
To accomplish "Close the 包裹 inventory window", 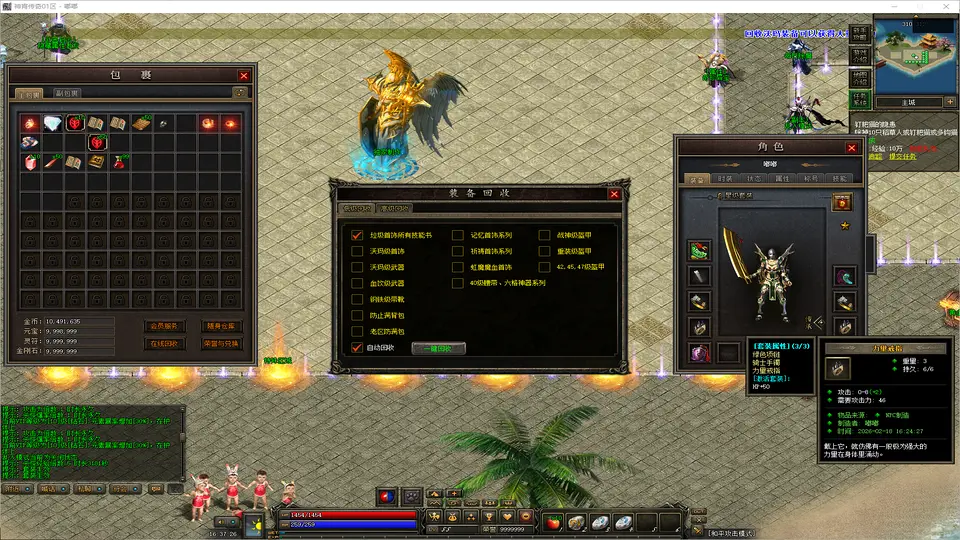I will (x=244, y=75).
